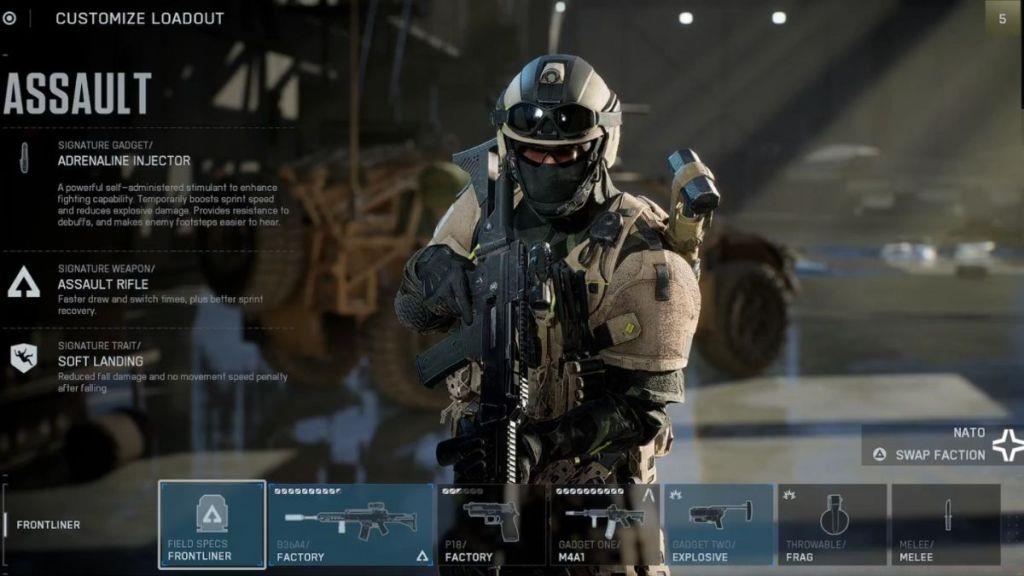The image size is (1024, 576).
Task: Click the Frontliner loadout label
Action: (x=48, y=524)
